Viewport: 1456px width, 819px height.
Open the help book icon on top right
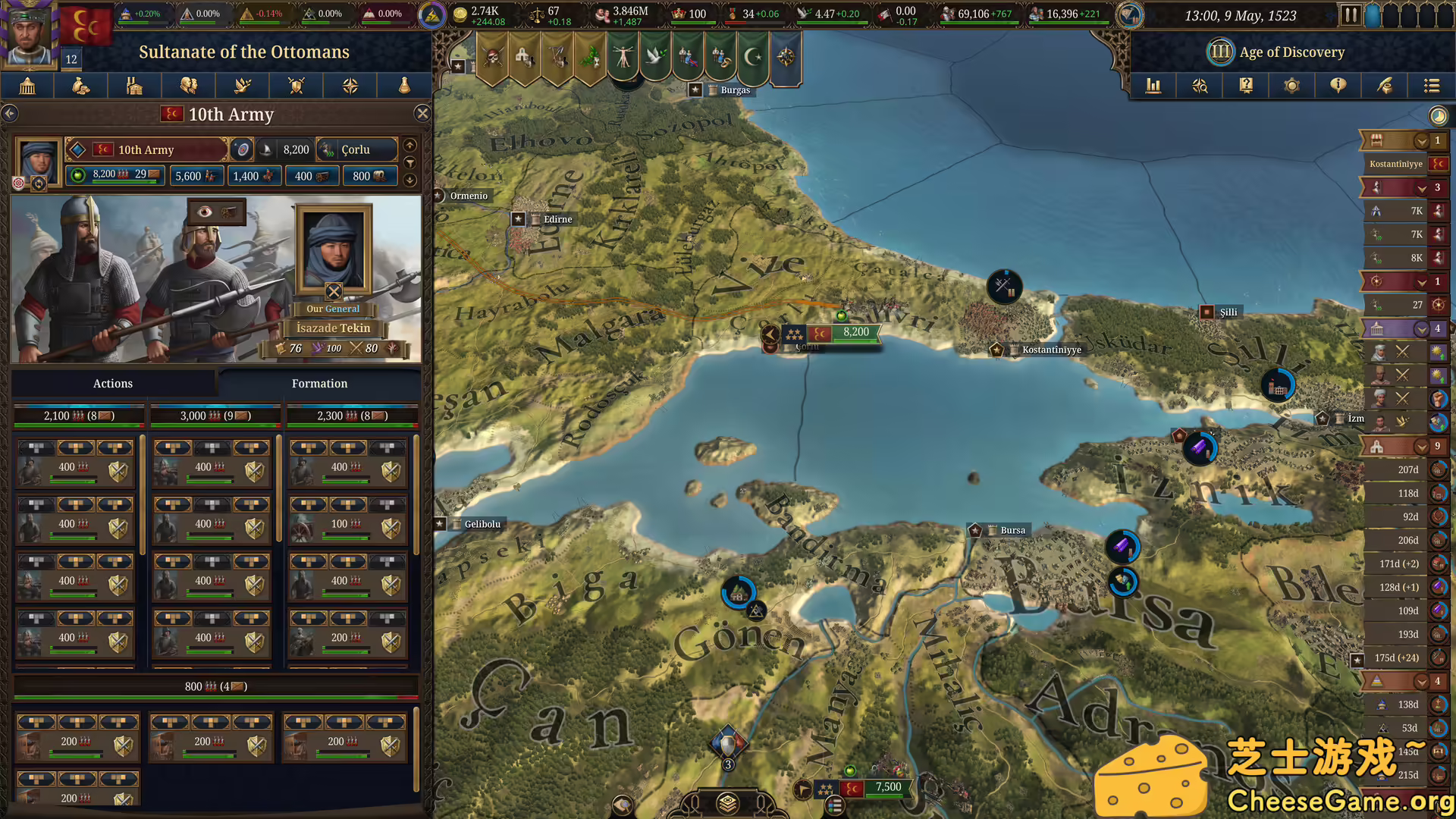click(1245, 86)
